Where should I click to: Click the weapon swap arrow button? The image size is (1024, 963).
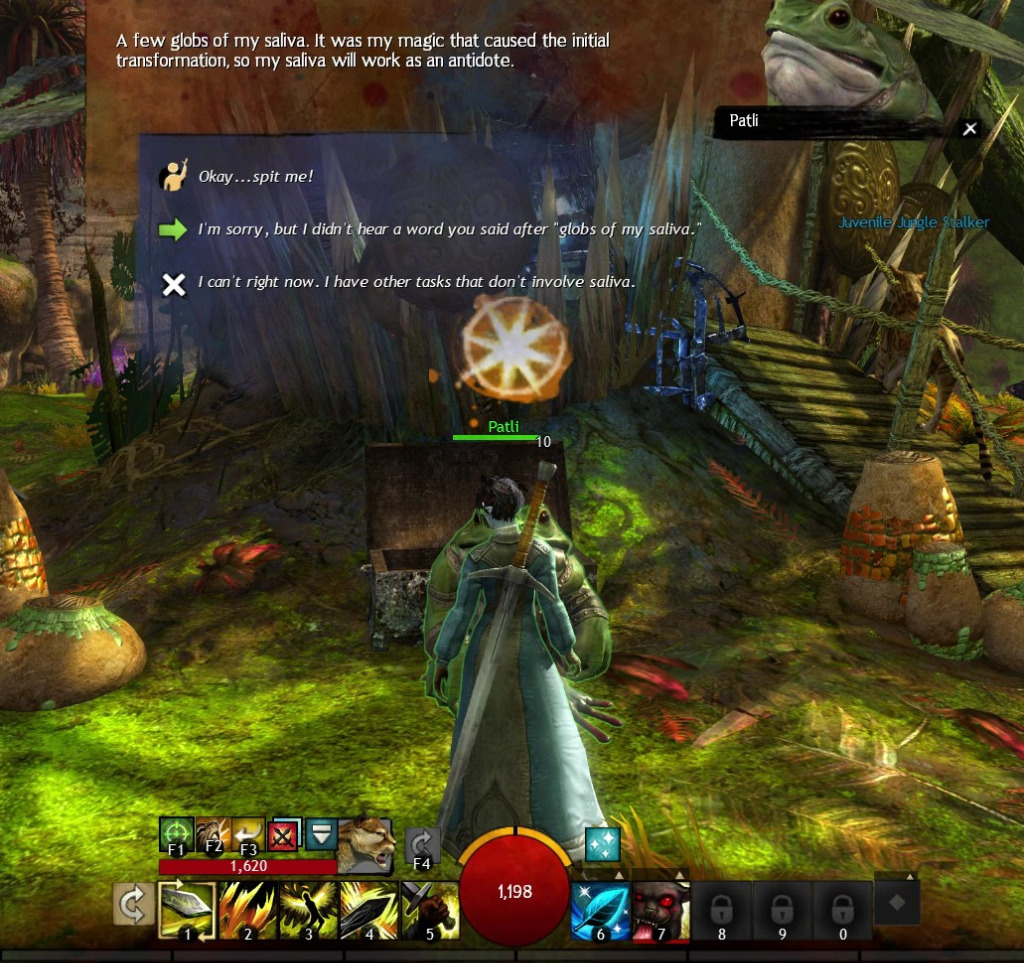[131, 906]
